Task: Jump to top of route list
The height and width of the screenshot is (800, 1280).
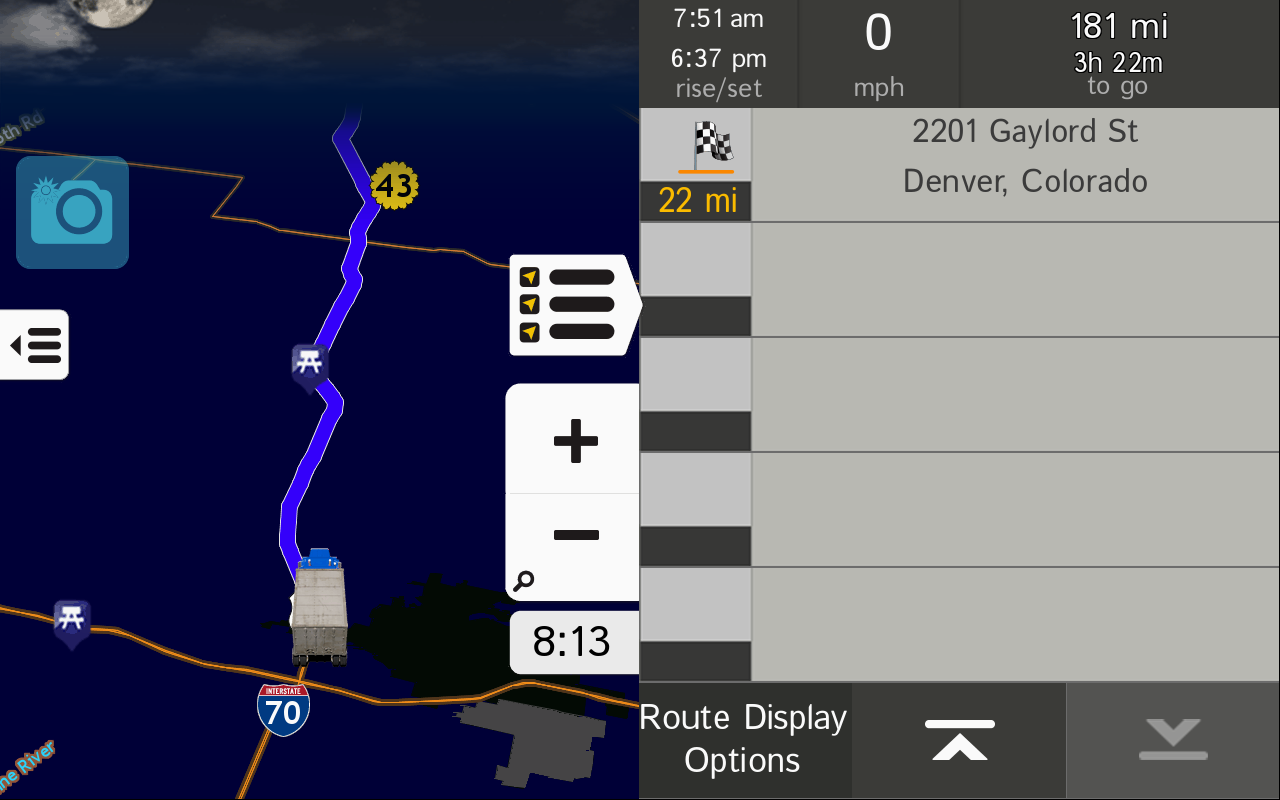Action: coord(959,740)
